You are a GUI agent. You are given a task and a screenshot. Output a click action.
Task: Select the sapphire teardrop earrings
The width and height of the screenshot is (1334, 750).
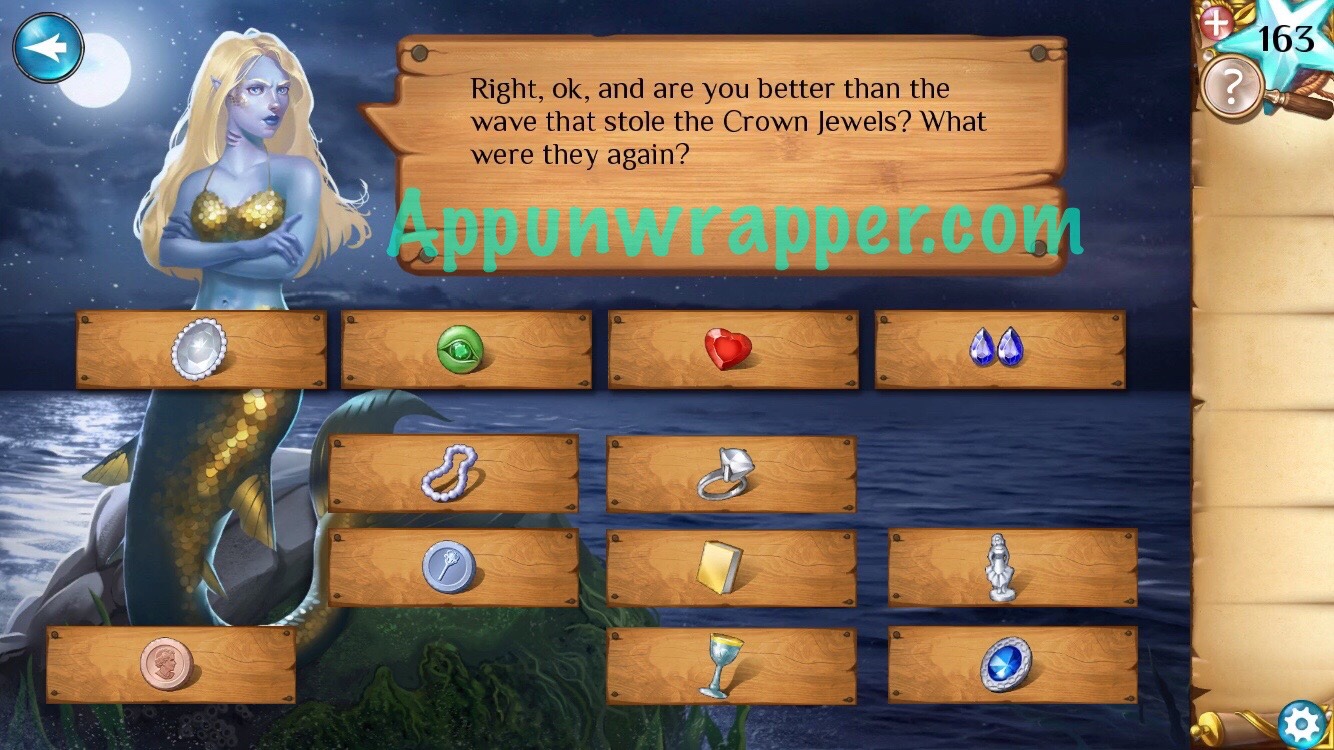pos(1002,350)
